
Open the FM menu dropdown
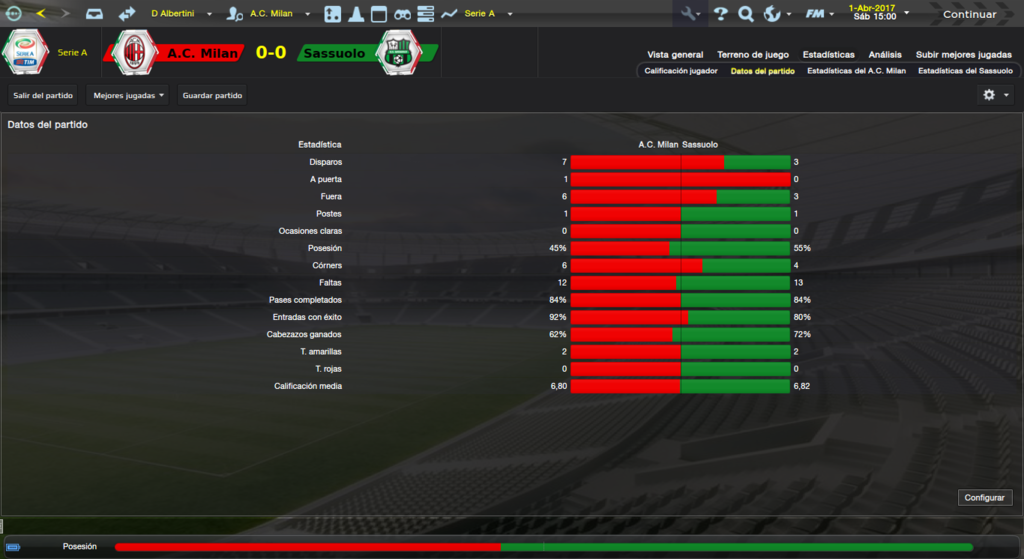click(x=820, y=14)
